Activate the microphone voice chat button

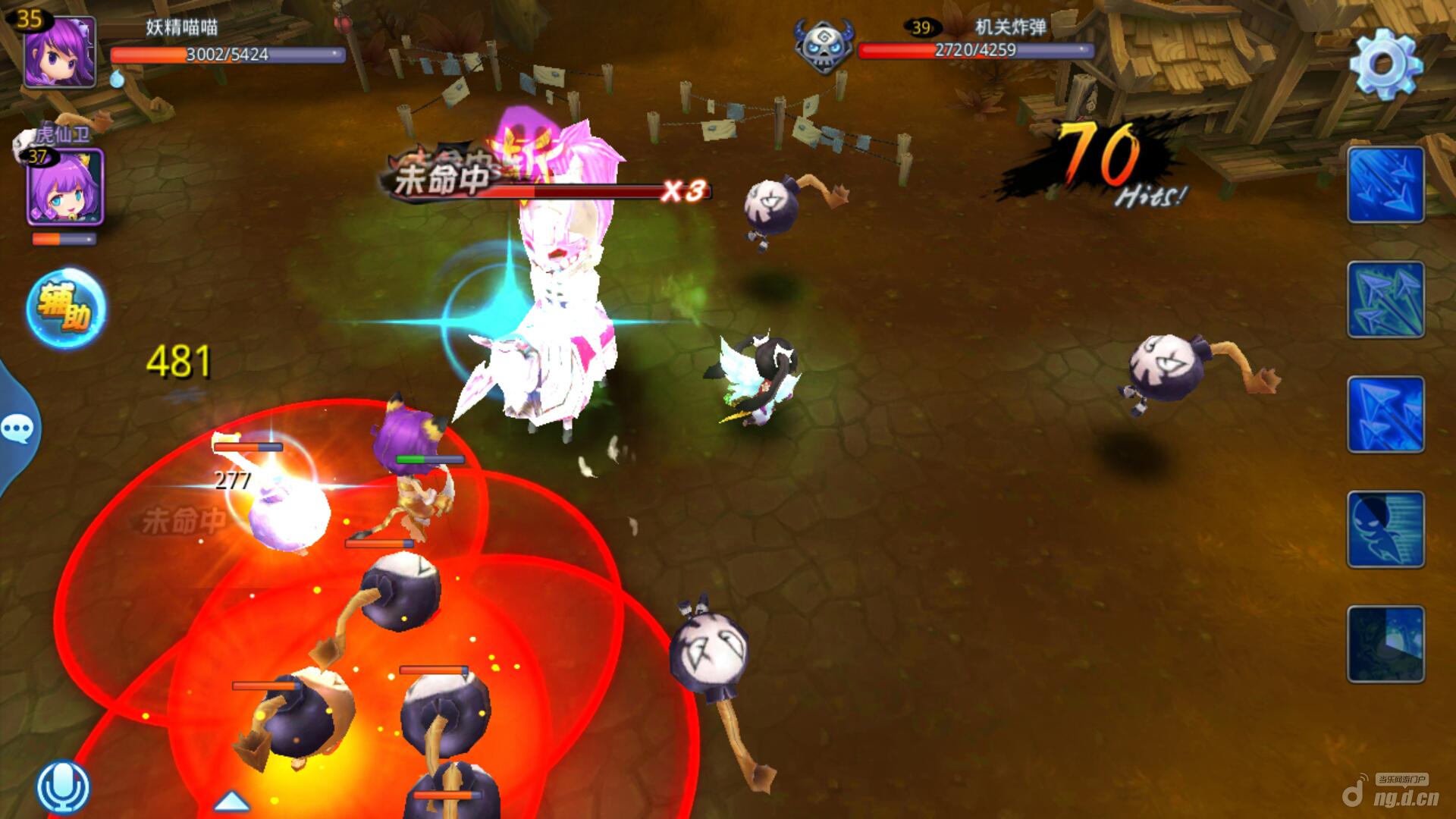[63, 787]
